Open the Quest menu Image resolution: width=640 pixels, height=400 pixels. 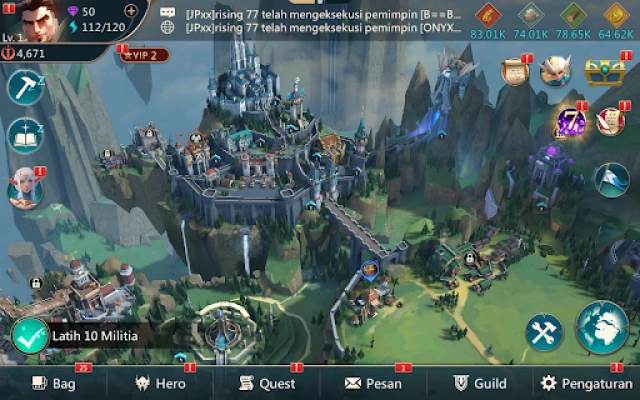click(x=266, y=383)
